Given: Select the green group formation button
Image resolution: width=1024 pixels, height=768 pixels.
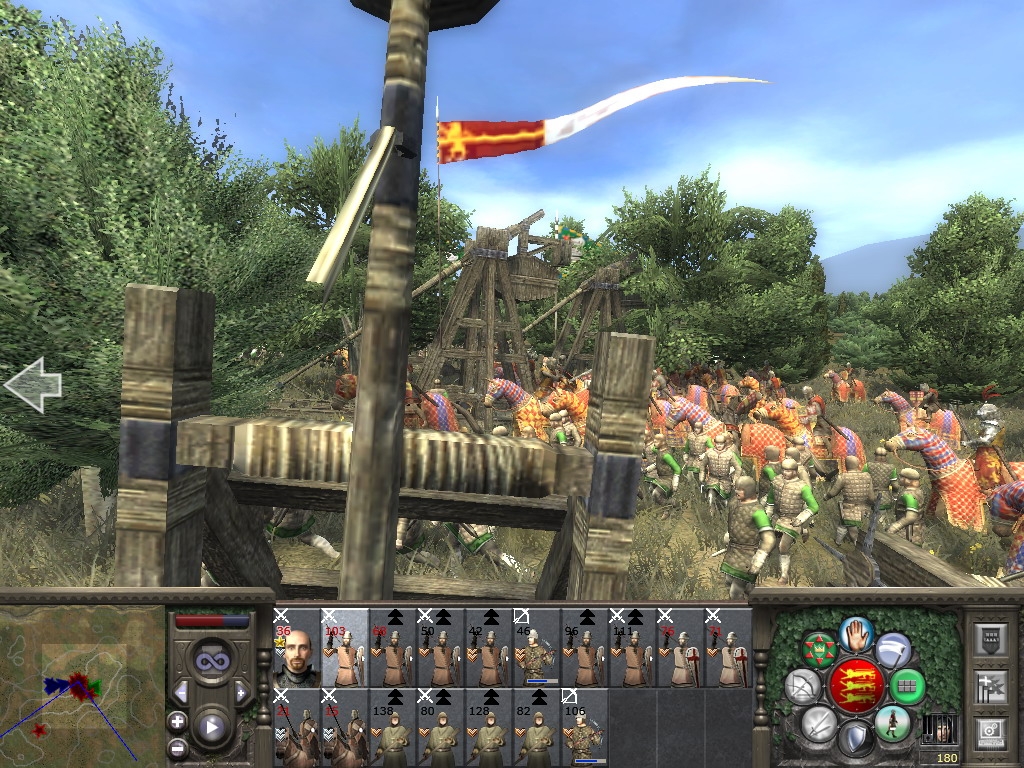Looking at the screenshot, I should 907,686.
